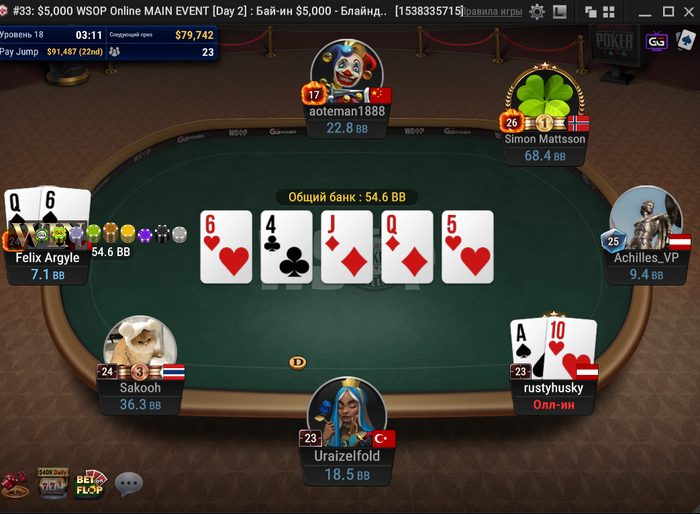This screenshot has height=514, width=700.
Task: View aoteman1888's player profile
Action: [346, 72]
